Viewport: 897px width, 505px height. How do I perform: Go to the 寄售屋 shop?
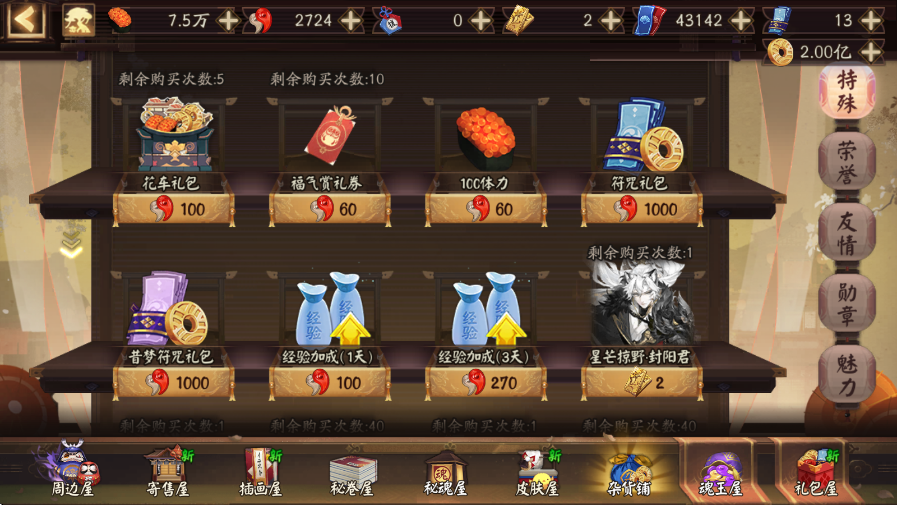pos(168,472)
